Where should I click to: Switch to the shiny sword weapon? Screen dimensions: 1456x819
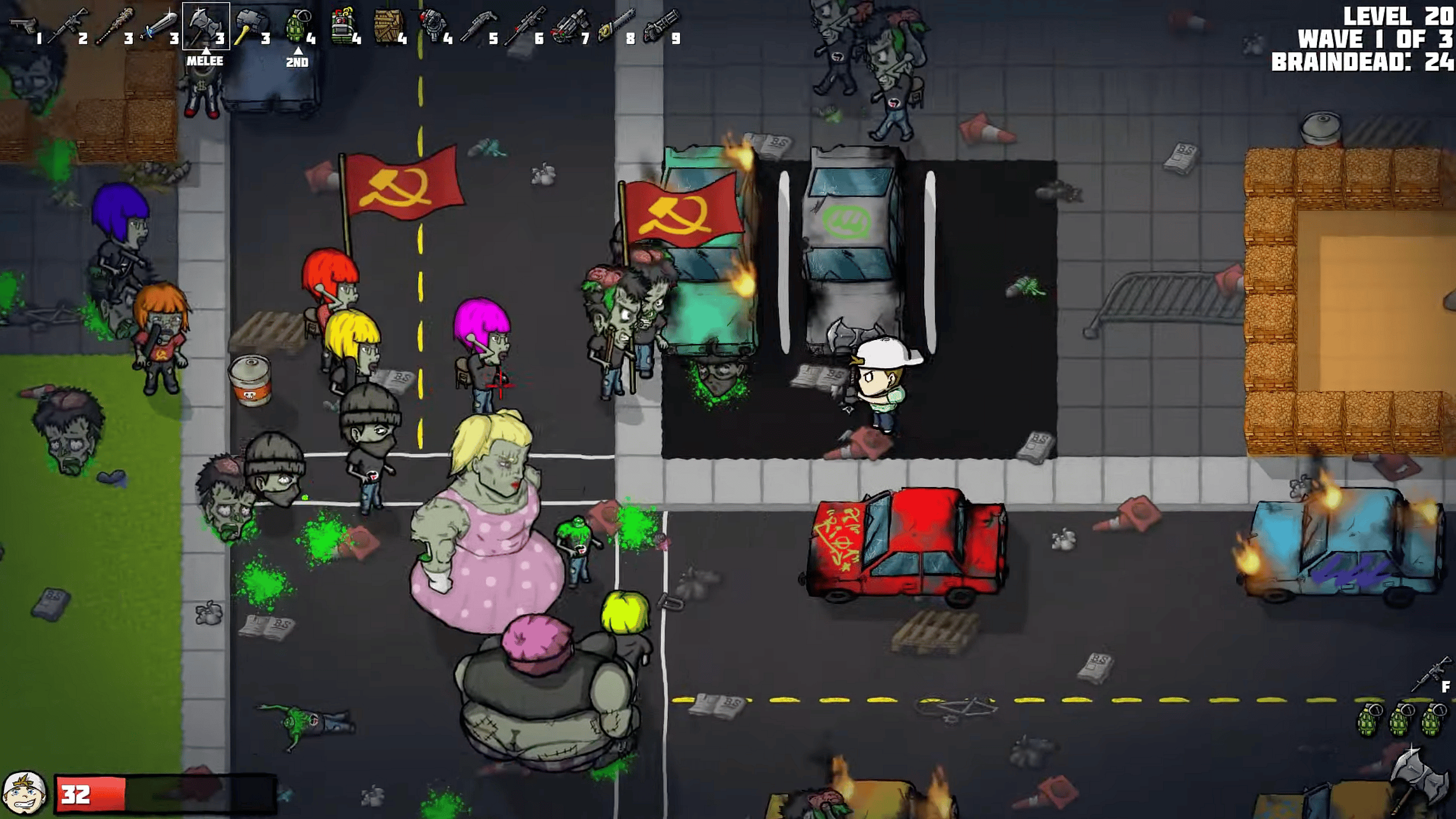pos(160,25)
